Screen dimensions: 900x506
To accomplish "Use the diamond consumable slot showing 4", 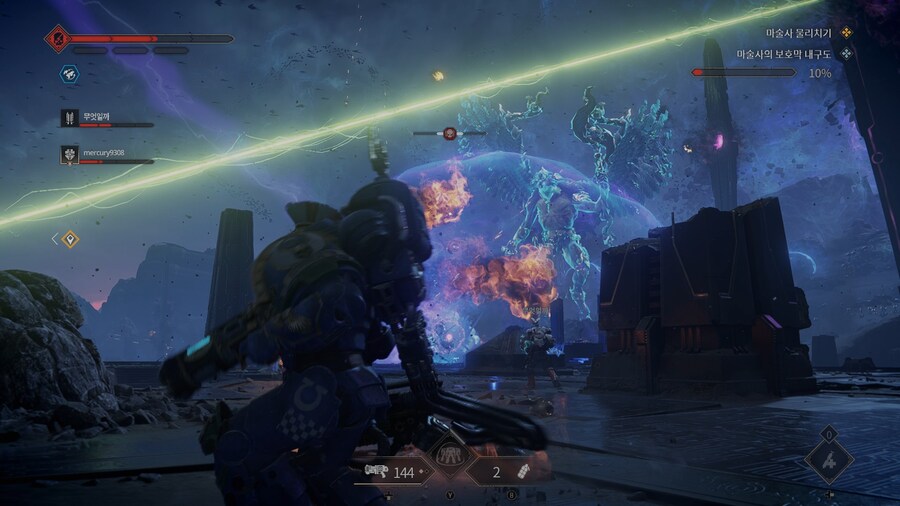I will tap(829, 461).
